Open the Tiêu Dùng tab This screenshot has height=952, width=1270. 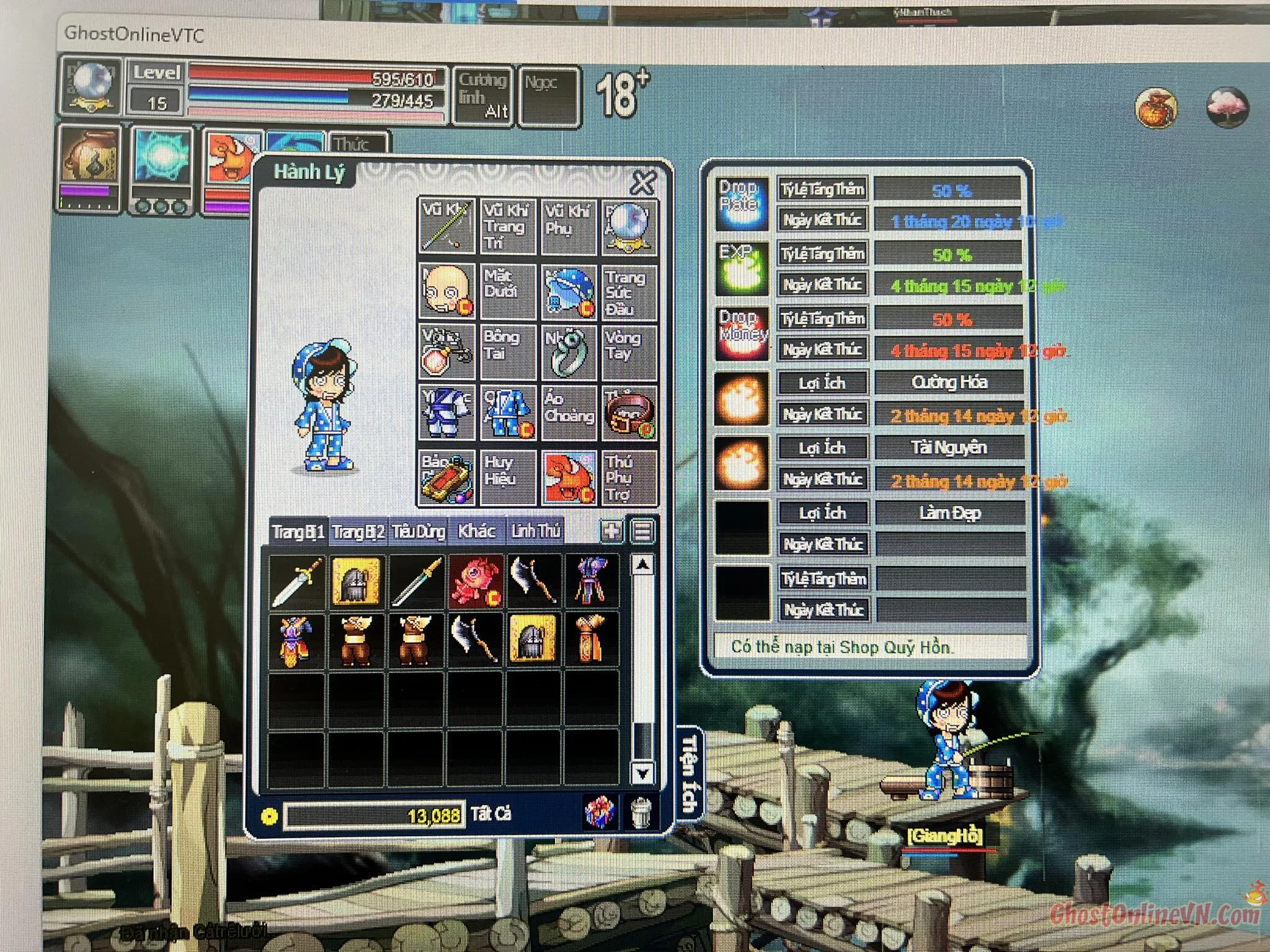click(419, 532)
